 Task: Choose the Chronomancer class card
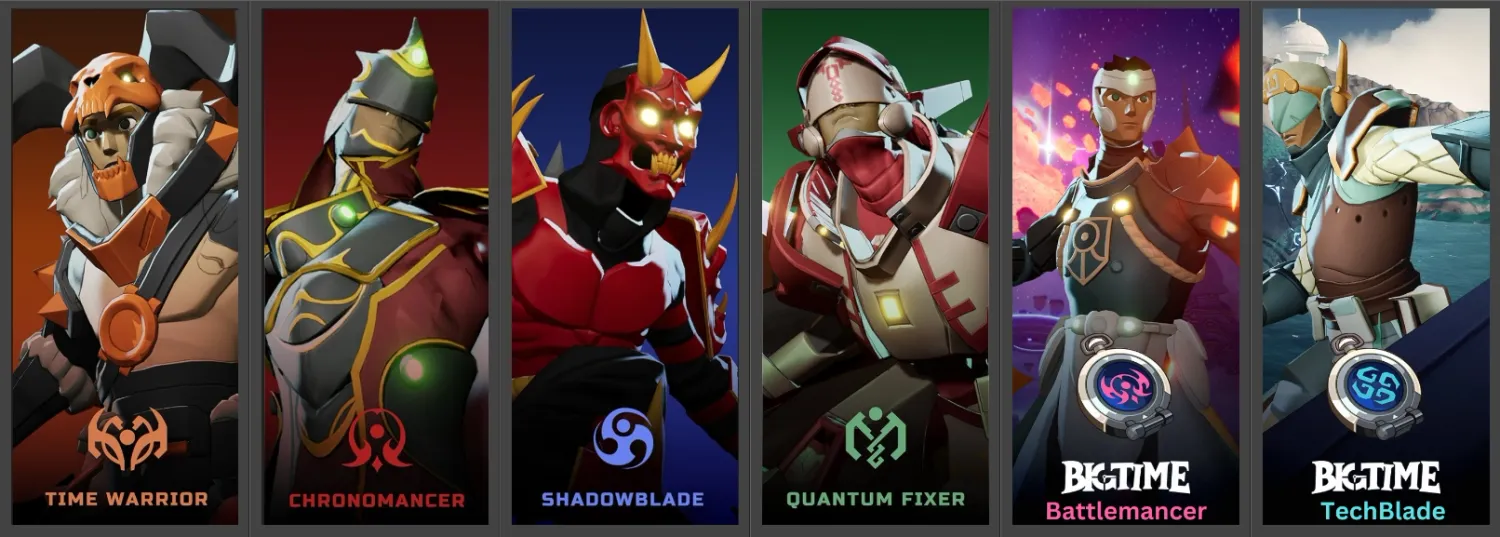[376, 267]
